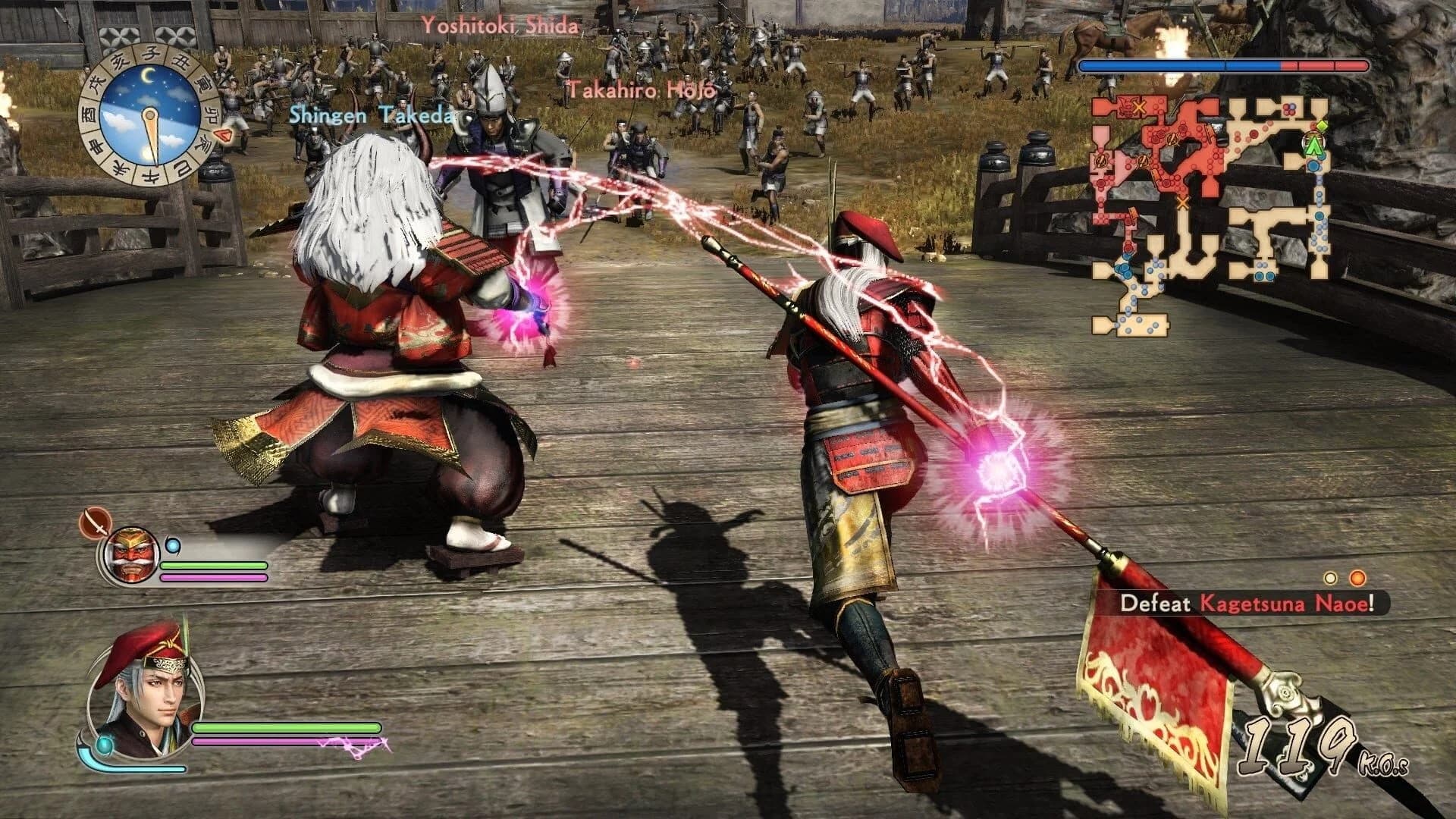The image size is (1456, 819).
Task: Click the green diamond objective marker on the minimap
Action: pyautogui.click(x=1321, y=126)
